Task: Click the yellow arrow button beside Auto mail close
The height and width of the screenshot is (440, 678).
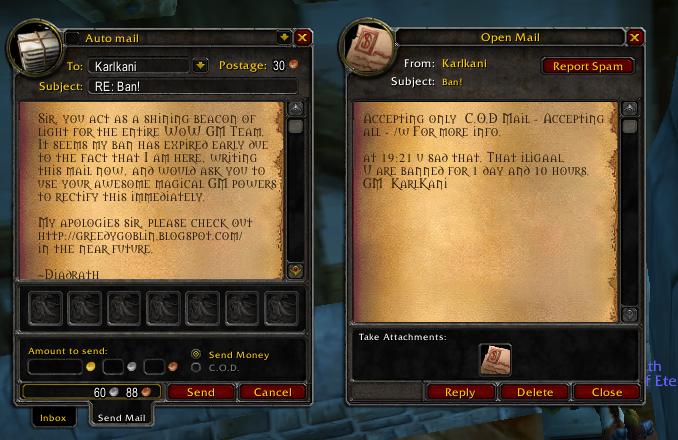Action: pyautogui.click(x=284, y=38)
